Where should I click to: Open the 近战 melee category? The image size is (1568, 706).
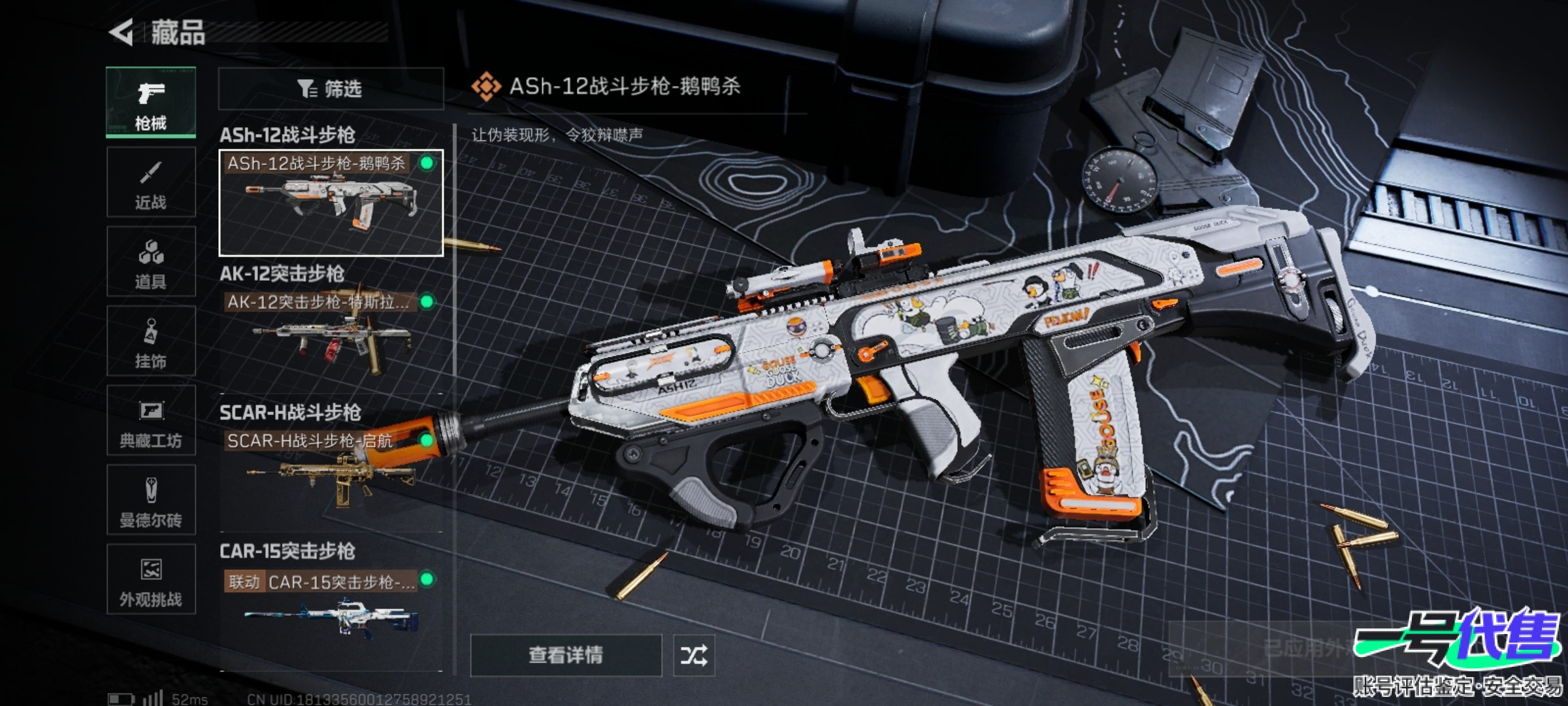pos(151,182)
